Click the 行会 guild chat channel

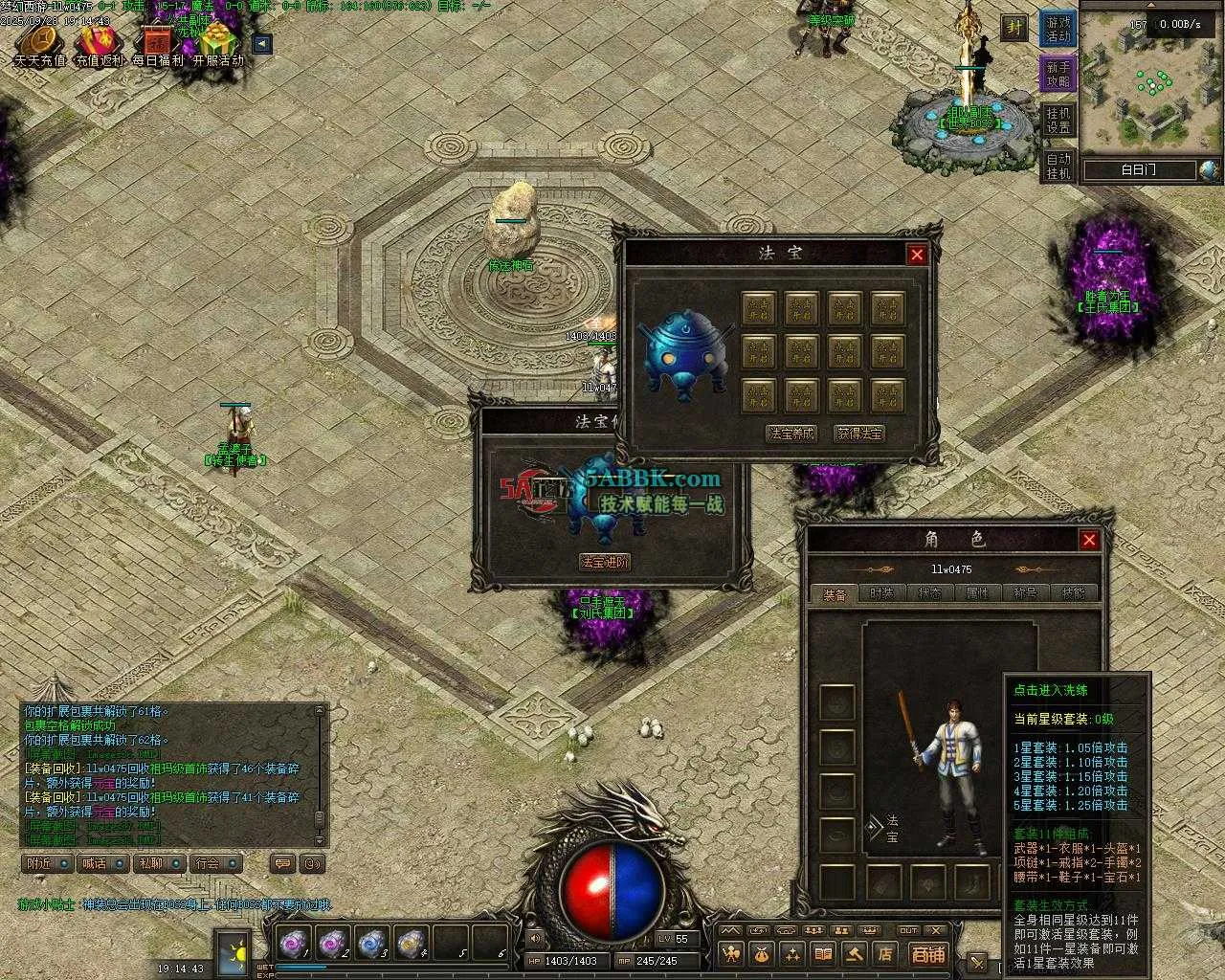coord(214,863)
